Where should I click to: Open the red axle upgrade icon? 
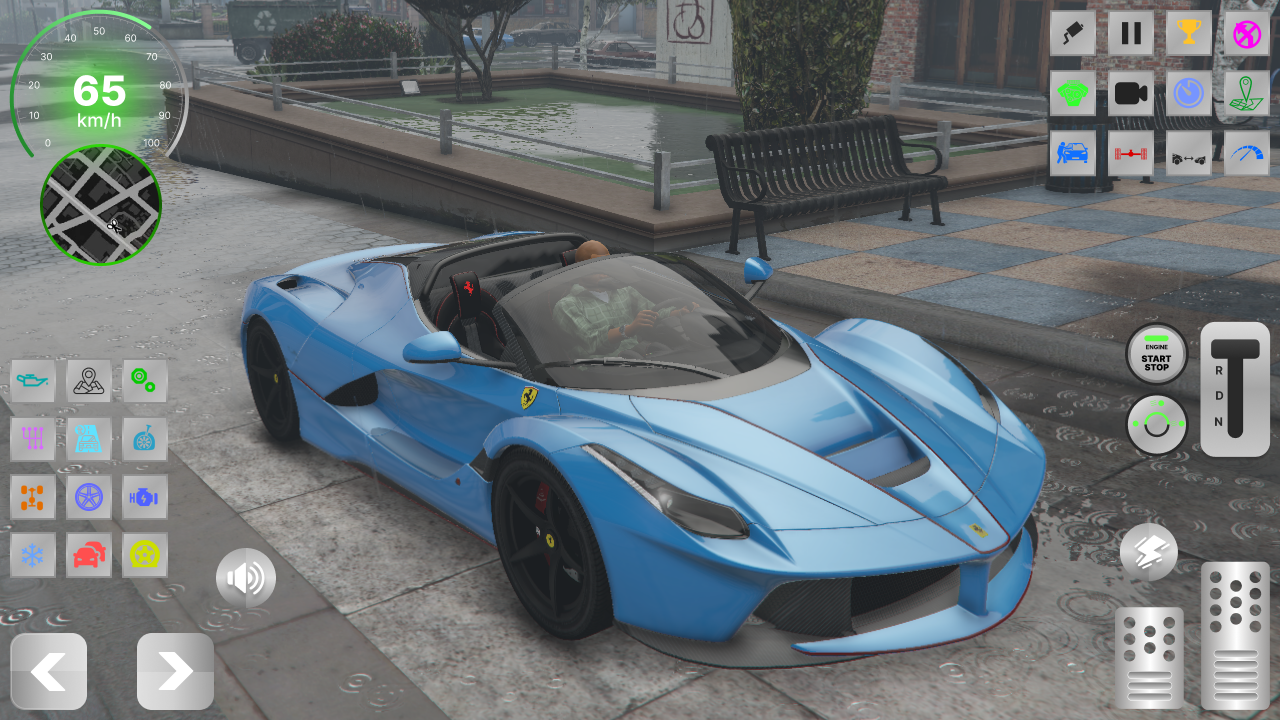(x=1130, y=153)
